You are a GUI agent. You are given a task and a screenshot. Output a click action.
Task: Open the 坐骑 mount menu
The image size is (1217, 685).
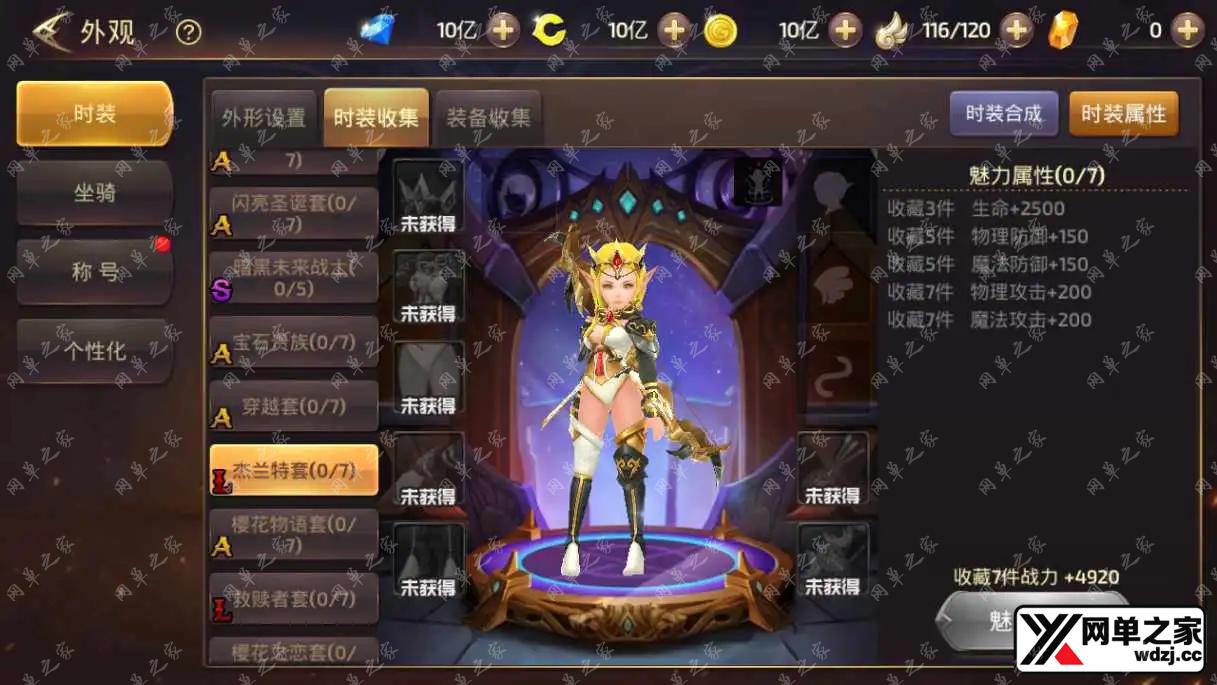[x=95, y=192]
